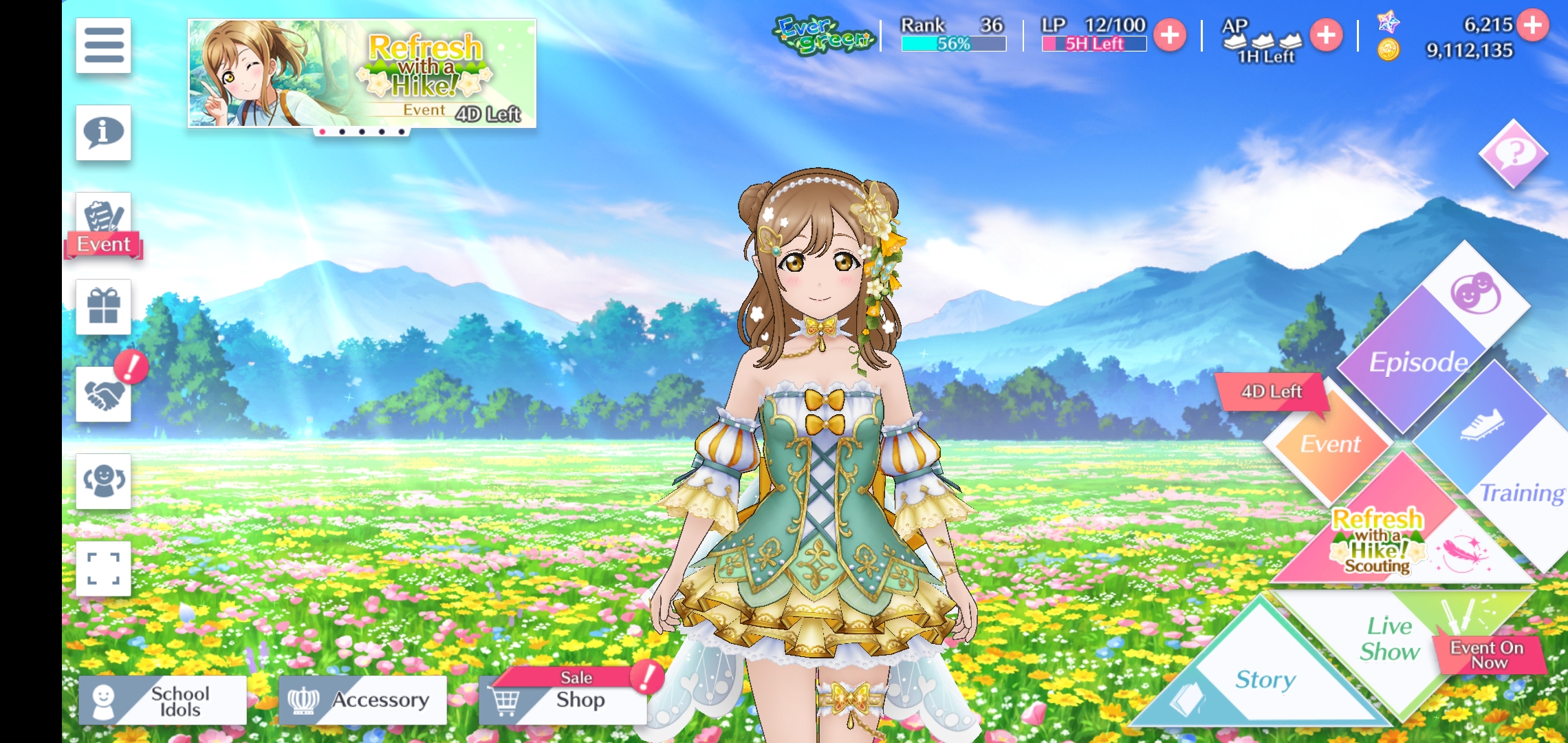The image size is (1568, 743).
Task: Toggle fullscreen view with bracket icon
Action: 104,568
